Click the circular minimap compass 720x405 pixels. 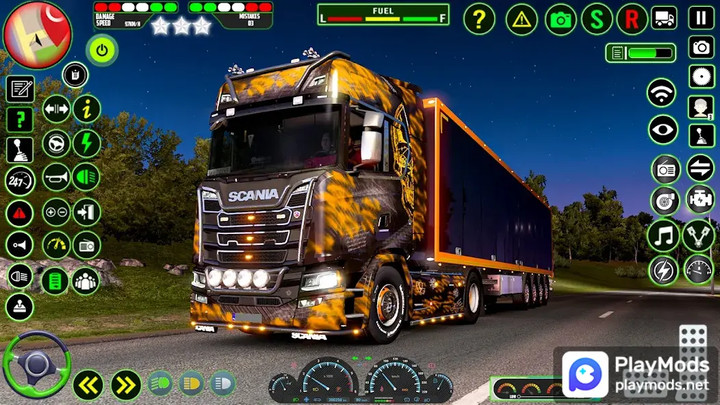pyautogui.click(x=37, y=35)
